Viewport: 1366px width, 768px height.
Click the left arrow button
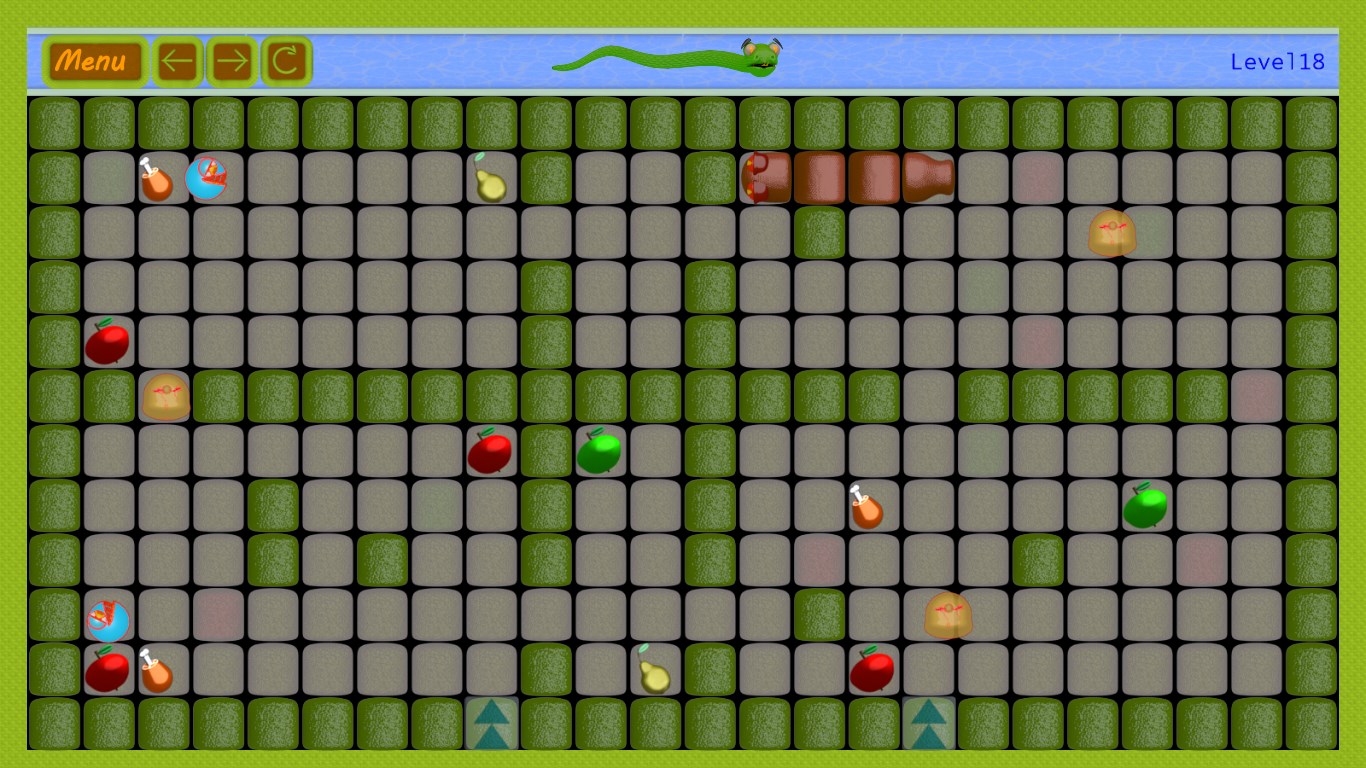(x=177, y=62)
